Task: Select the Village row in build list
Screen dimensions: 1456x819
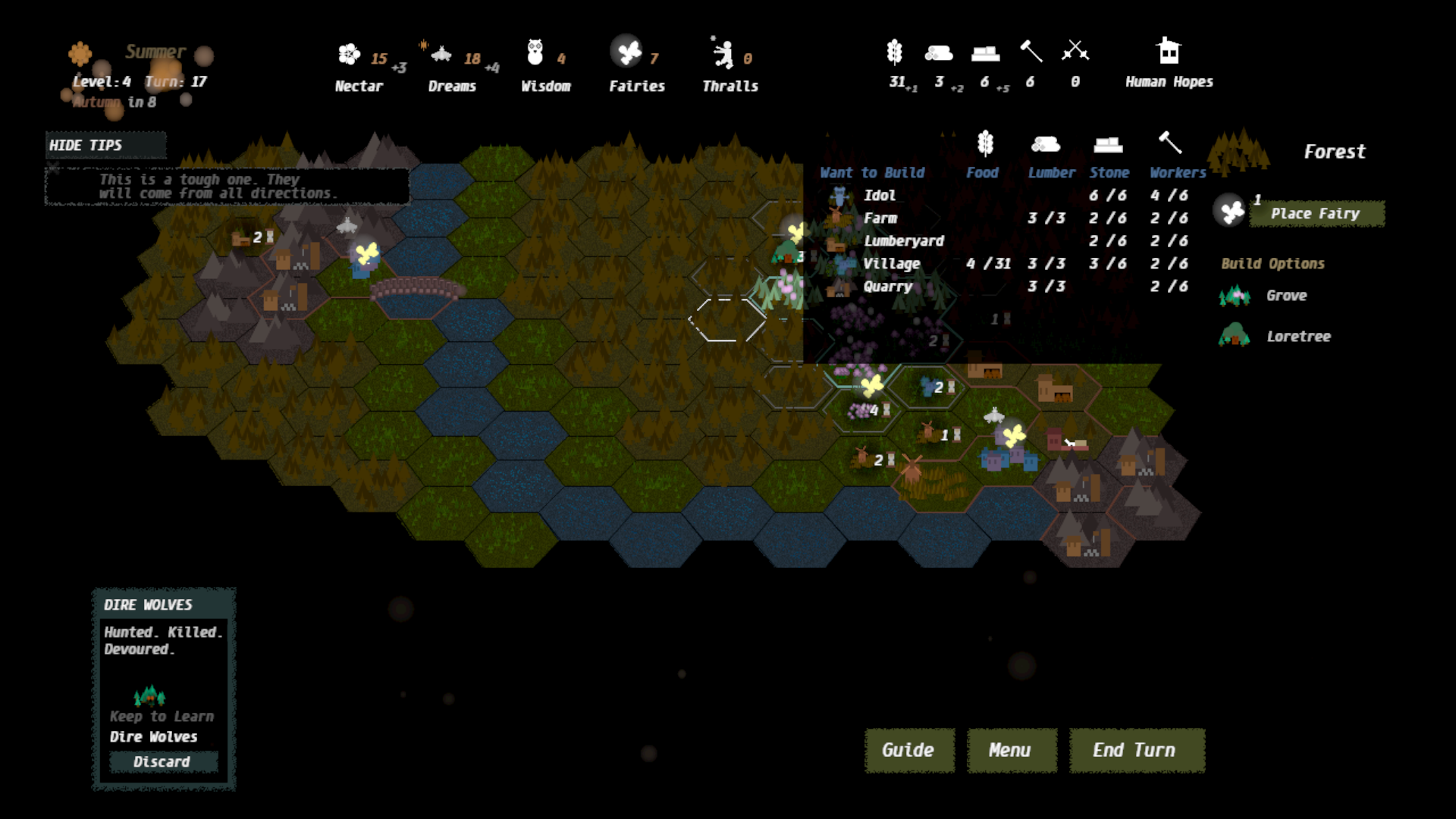Action: pos(891,264)
